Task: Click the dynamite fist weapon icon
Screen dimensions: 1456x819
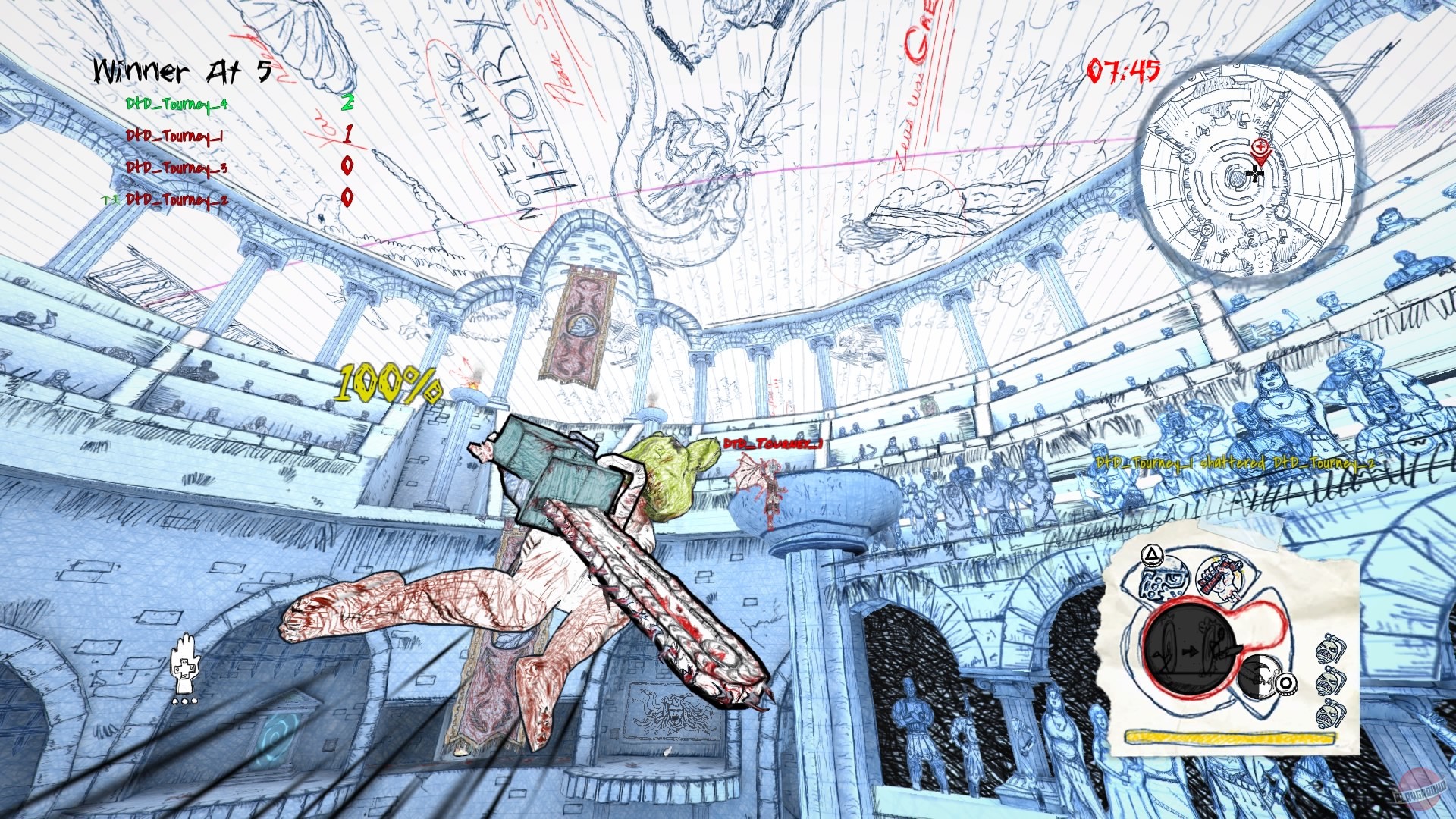Action: tap(1220, 577)
